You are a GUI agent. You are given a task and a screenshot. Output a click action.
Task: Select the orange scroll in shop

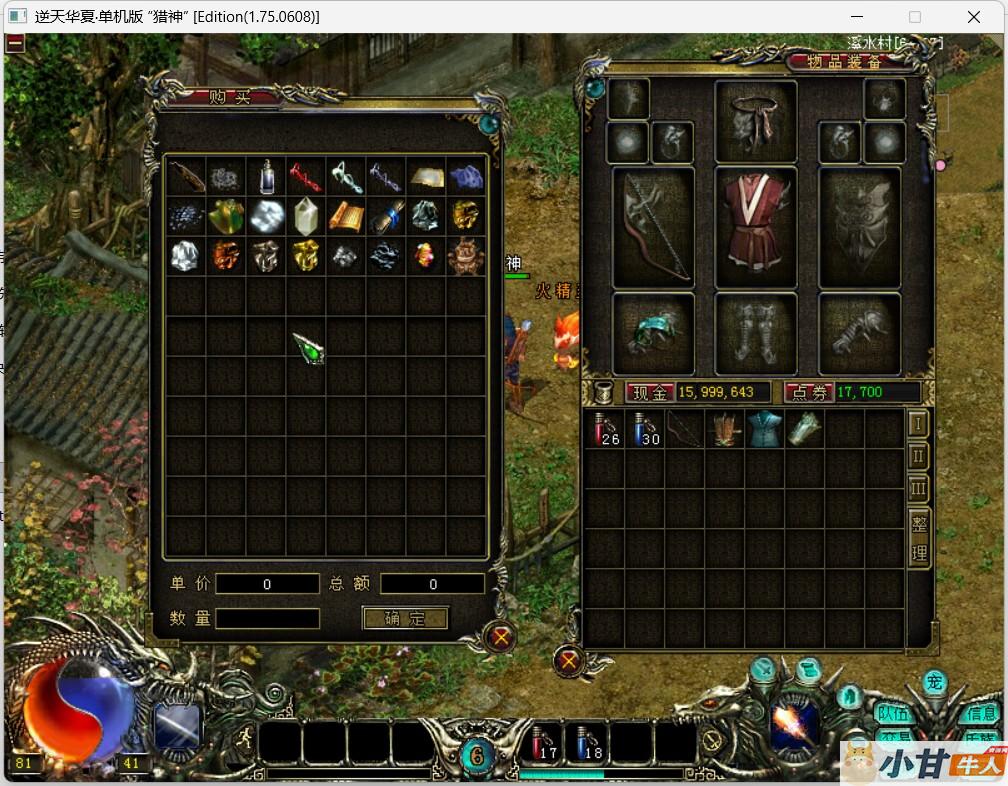(x=346, y=216)
